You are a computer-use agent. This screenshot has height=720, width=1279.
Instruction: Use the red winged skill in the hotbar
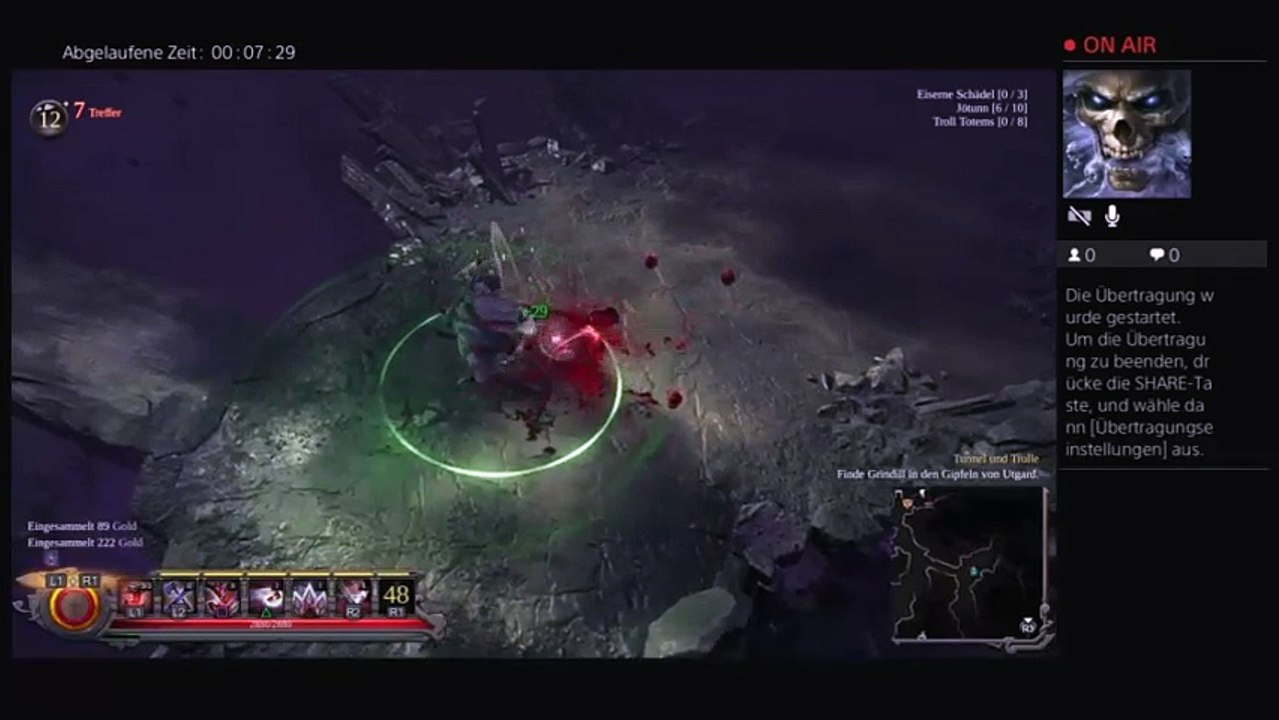pos(222,596)
